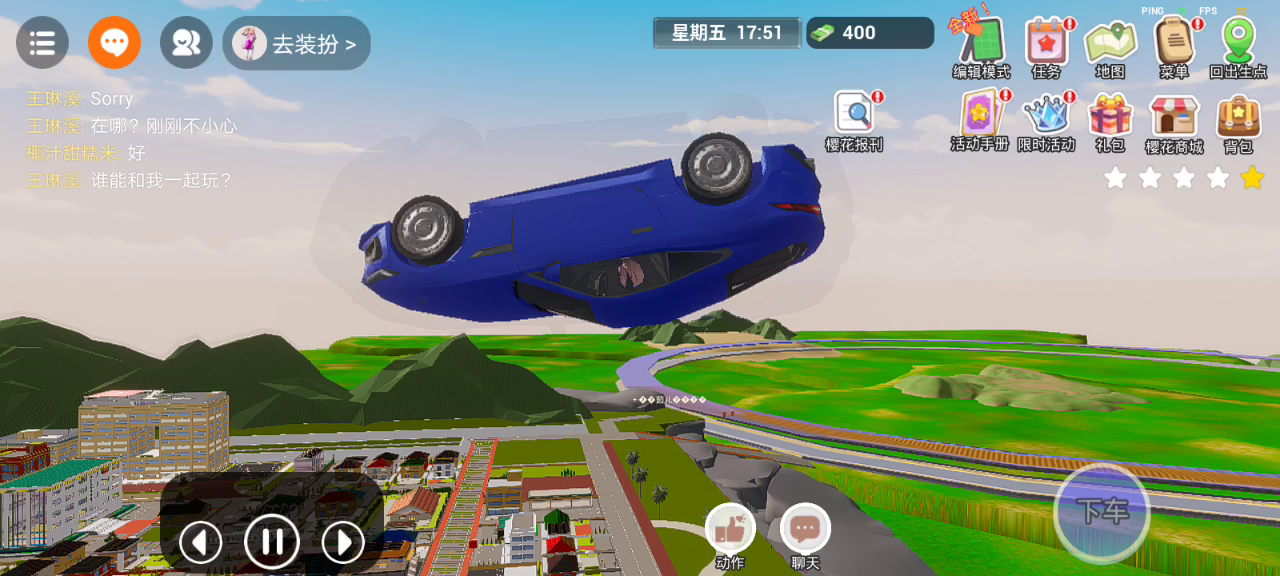Image resolution: width=1280 pixels, height=576 pixels.
Task: Visit the 樱花商城 shop
Action: (1174, 116)
